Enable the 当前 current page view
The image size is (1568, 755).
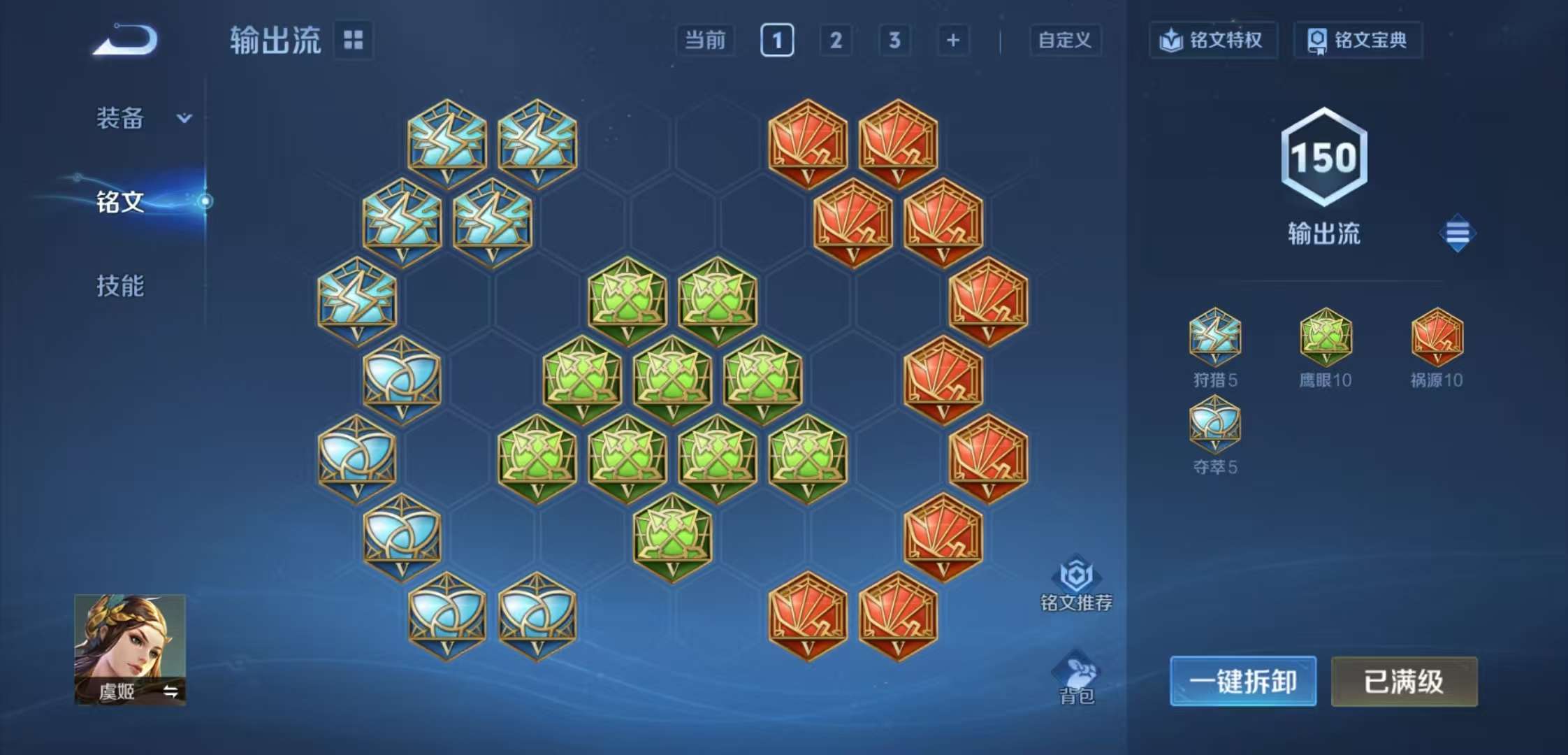705,41
